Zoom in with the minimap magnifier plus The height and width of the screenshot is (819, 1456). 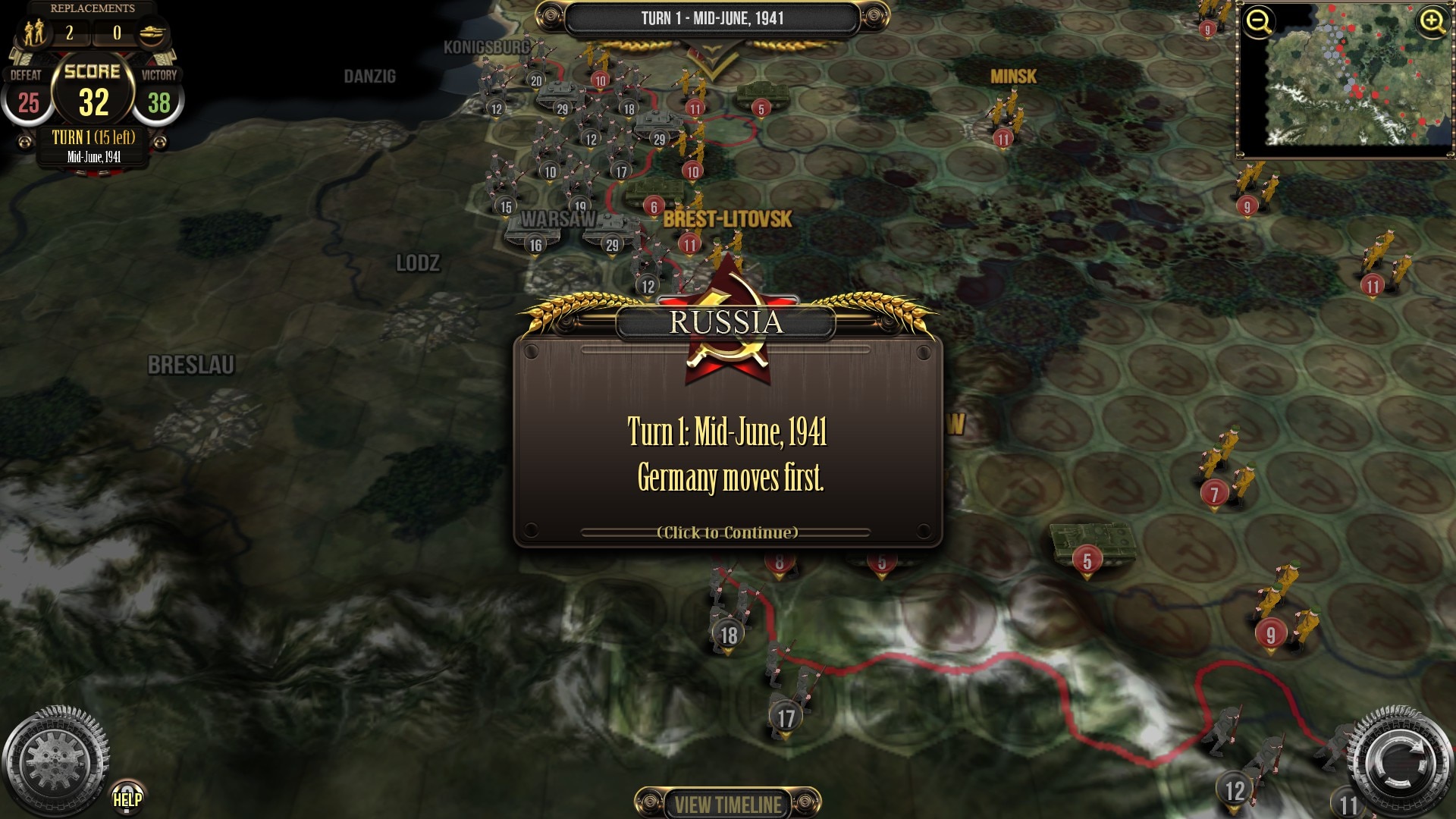click(1432, 22)
